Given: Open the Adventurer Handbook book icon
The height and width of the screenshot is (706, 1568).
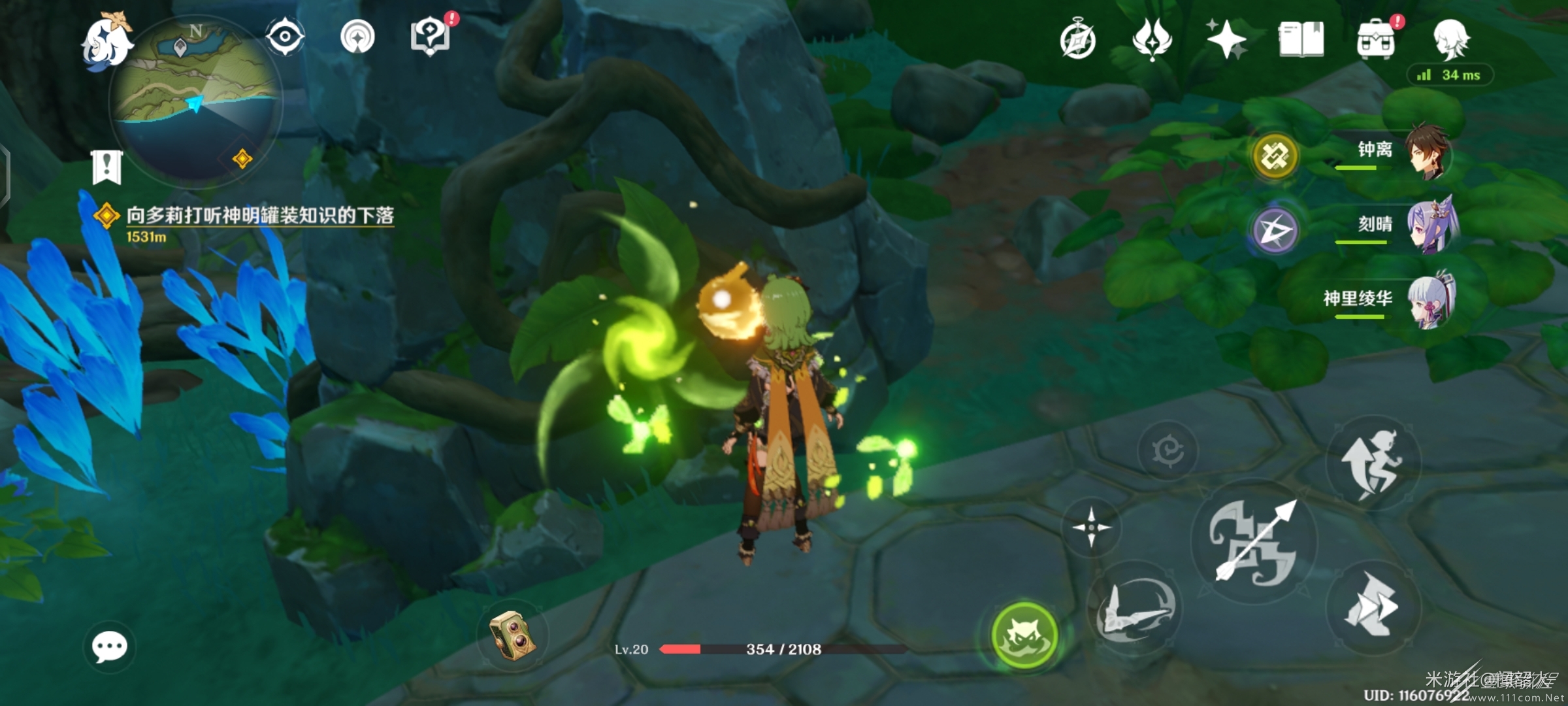Looking at the screenshot, I should click(1301, 39).
